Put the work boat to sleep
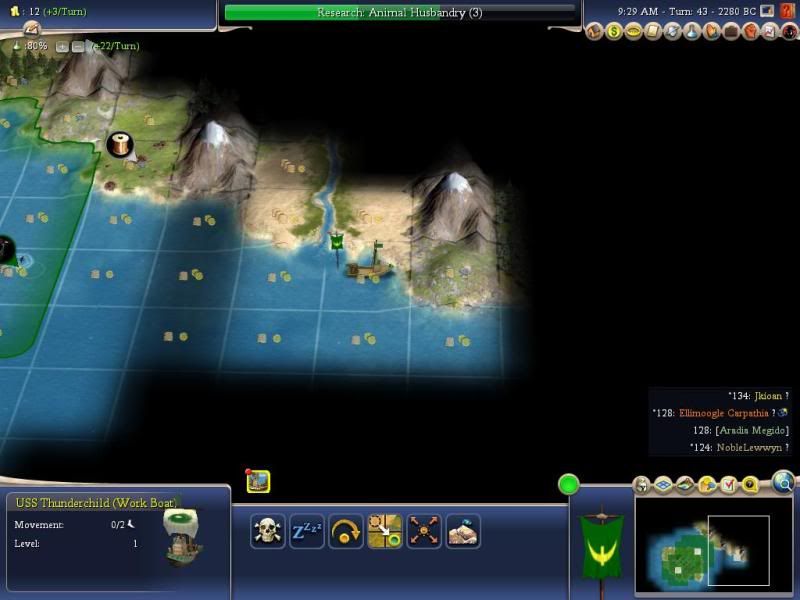Screen dimensions: 800x600 click(x=306, y=530)
